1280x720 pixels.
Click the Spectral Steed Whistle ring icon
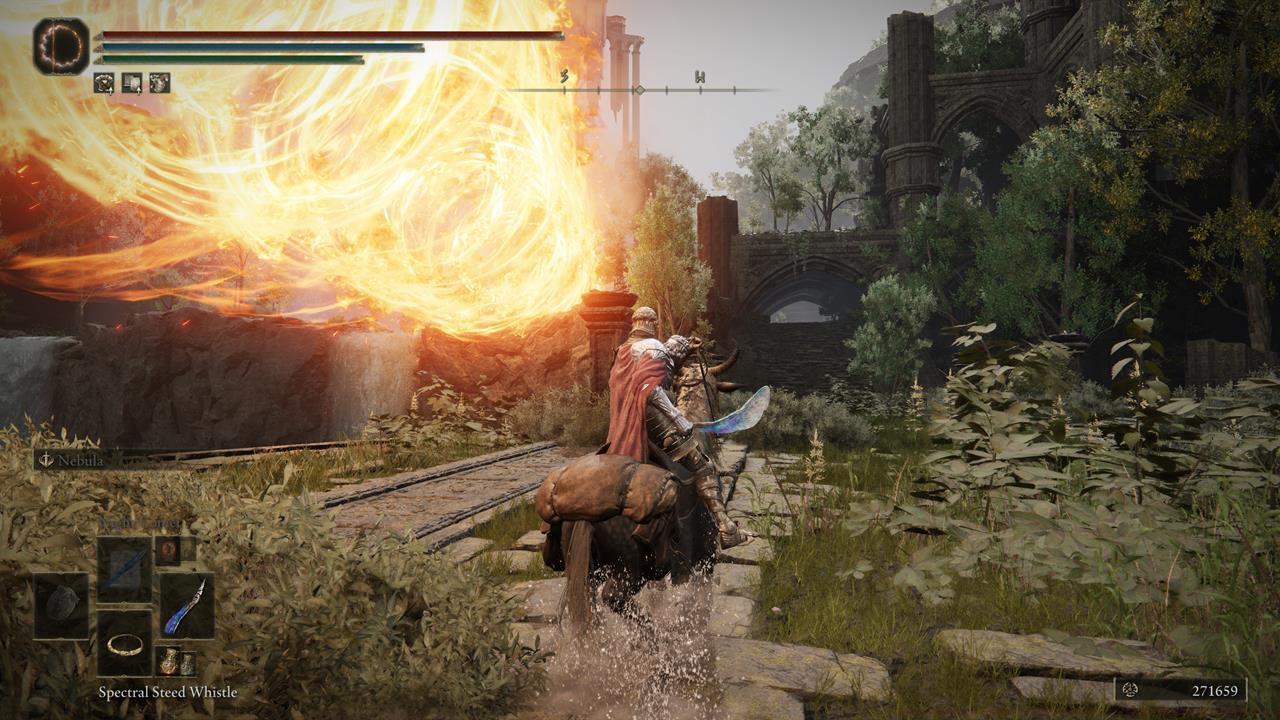pos(124,648)
